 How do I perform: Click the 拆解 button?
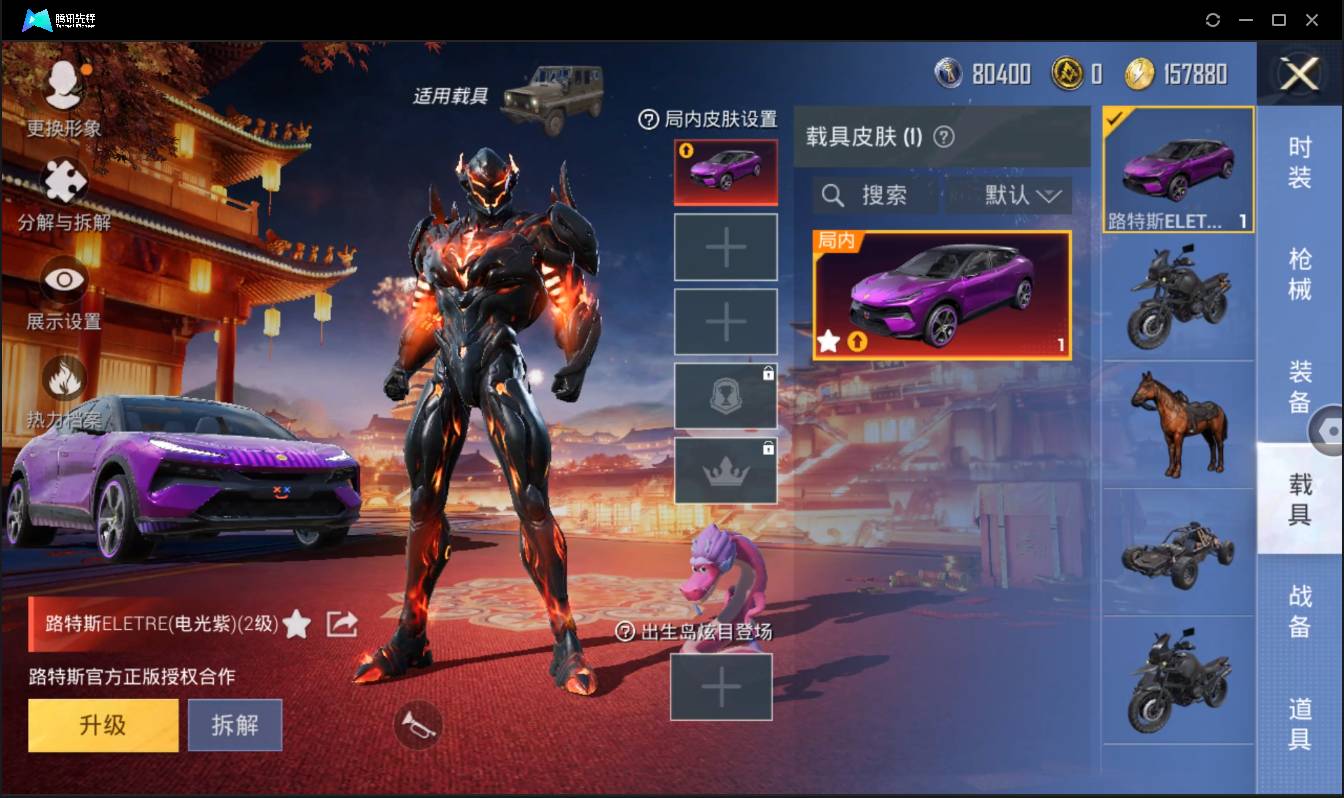(x=235, y=724)
